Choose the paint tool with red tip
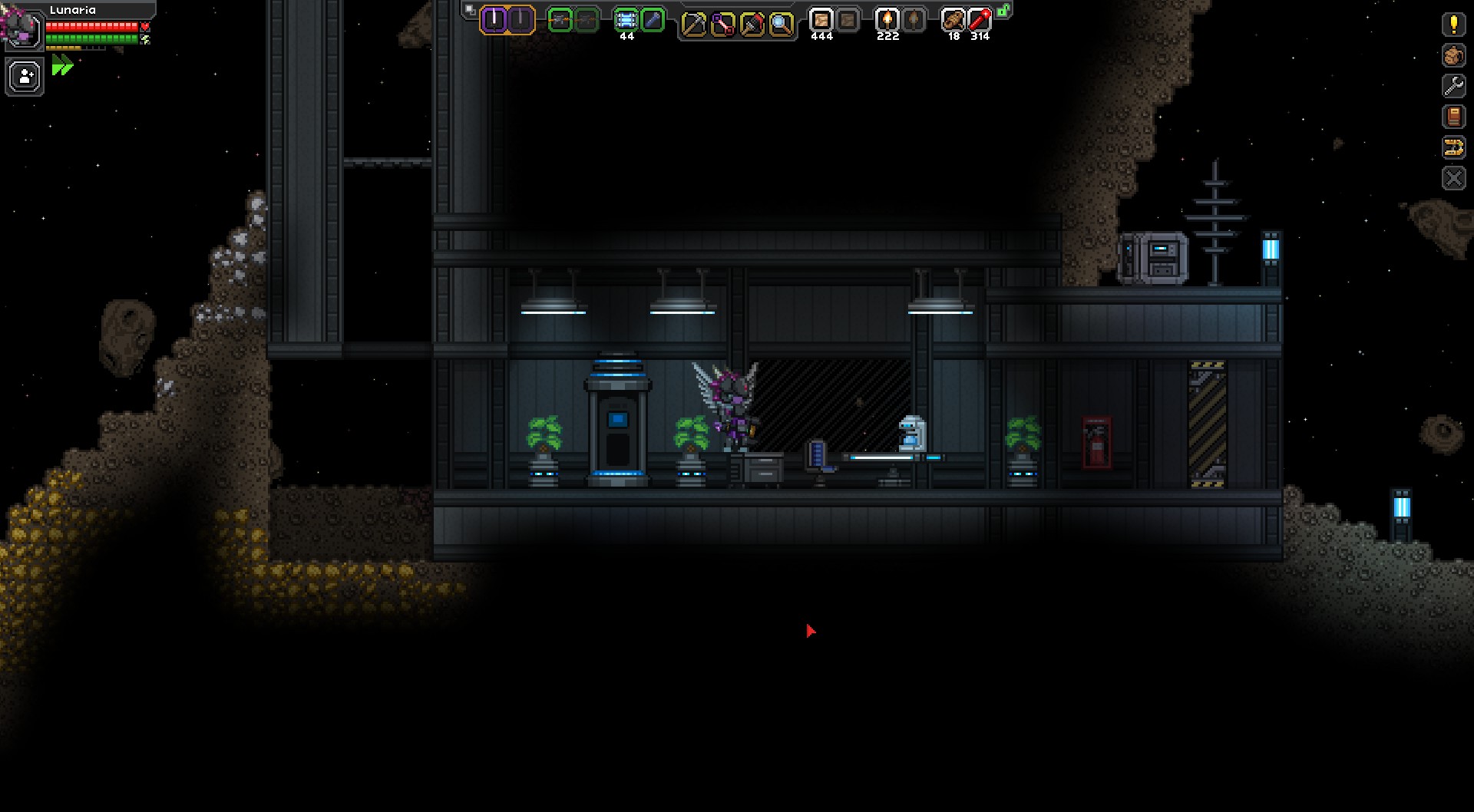 point(752,25)
